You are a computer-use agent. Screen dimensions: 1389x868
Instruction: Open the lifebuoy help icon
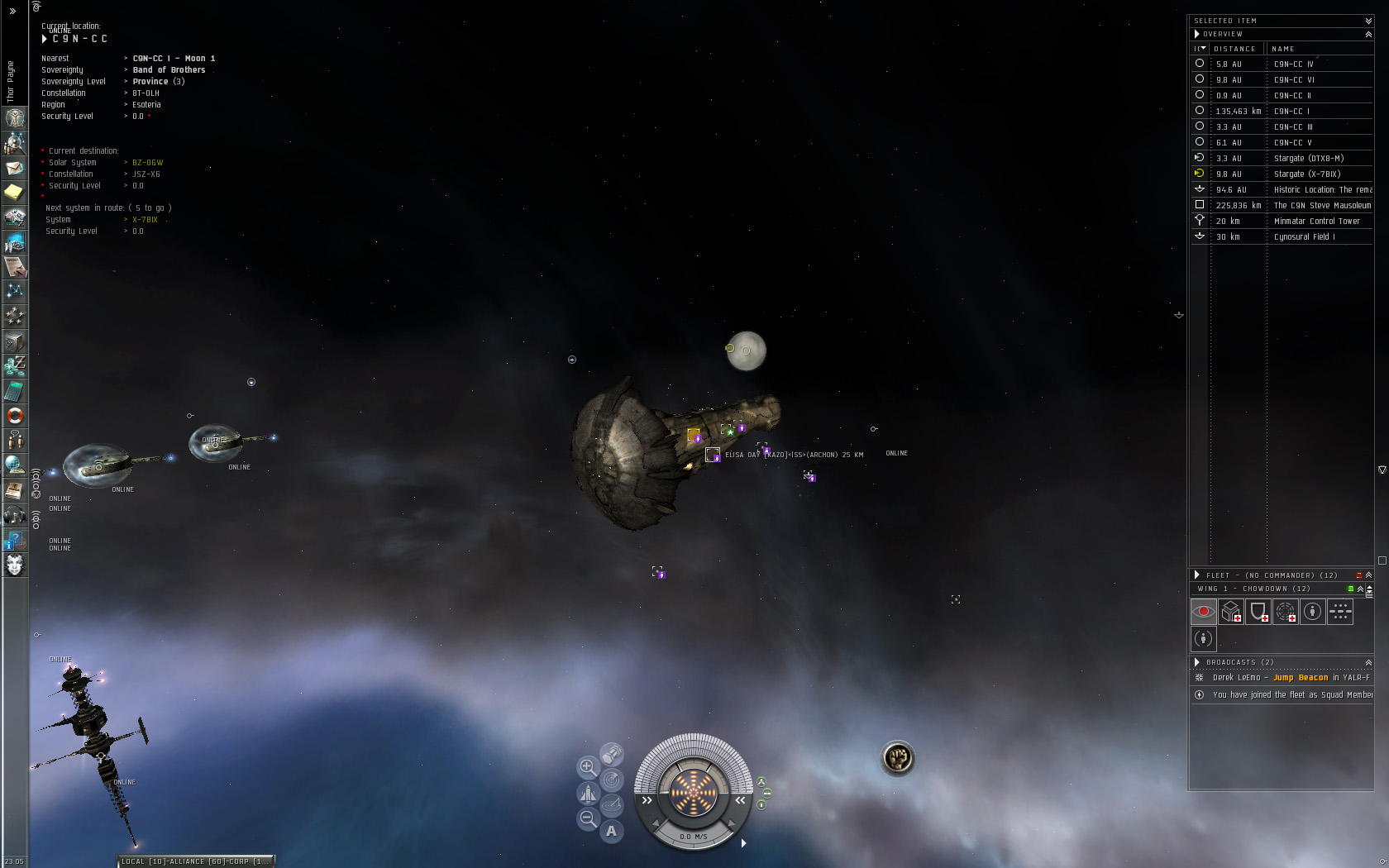(x=15, y=416)
